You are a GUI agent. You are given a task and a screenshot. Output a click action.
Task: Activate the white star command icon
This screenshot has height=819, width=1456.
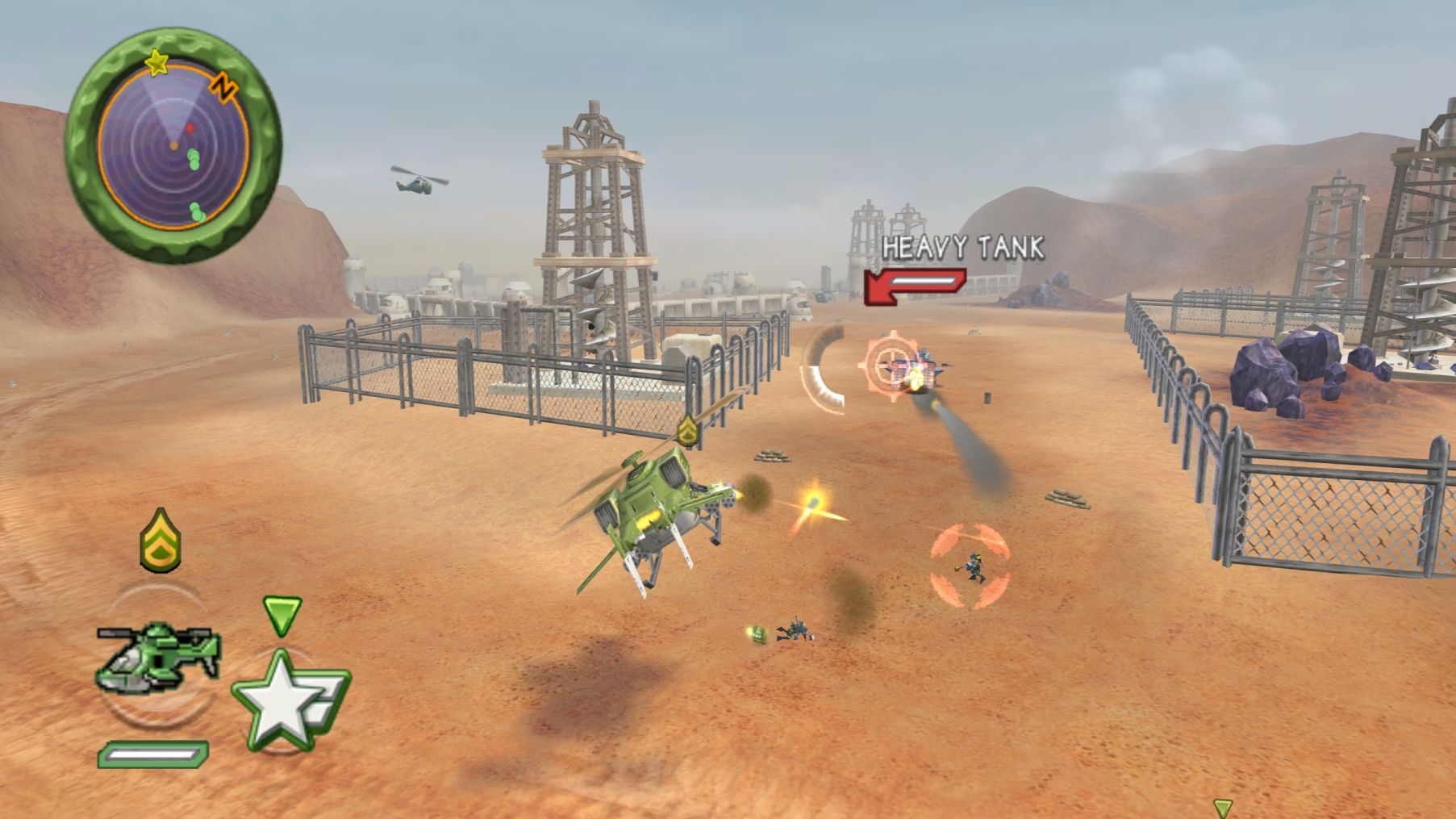tap(282, 700)
